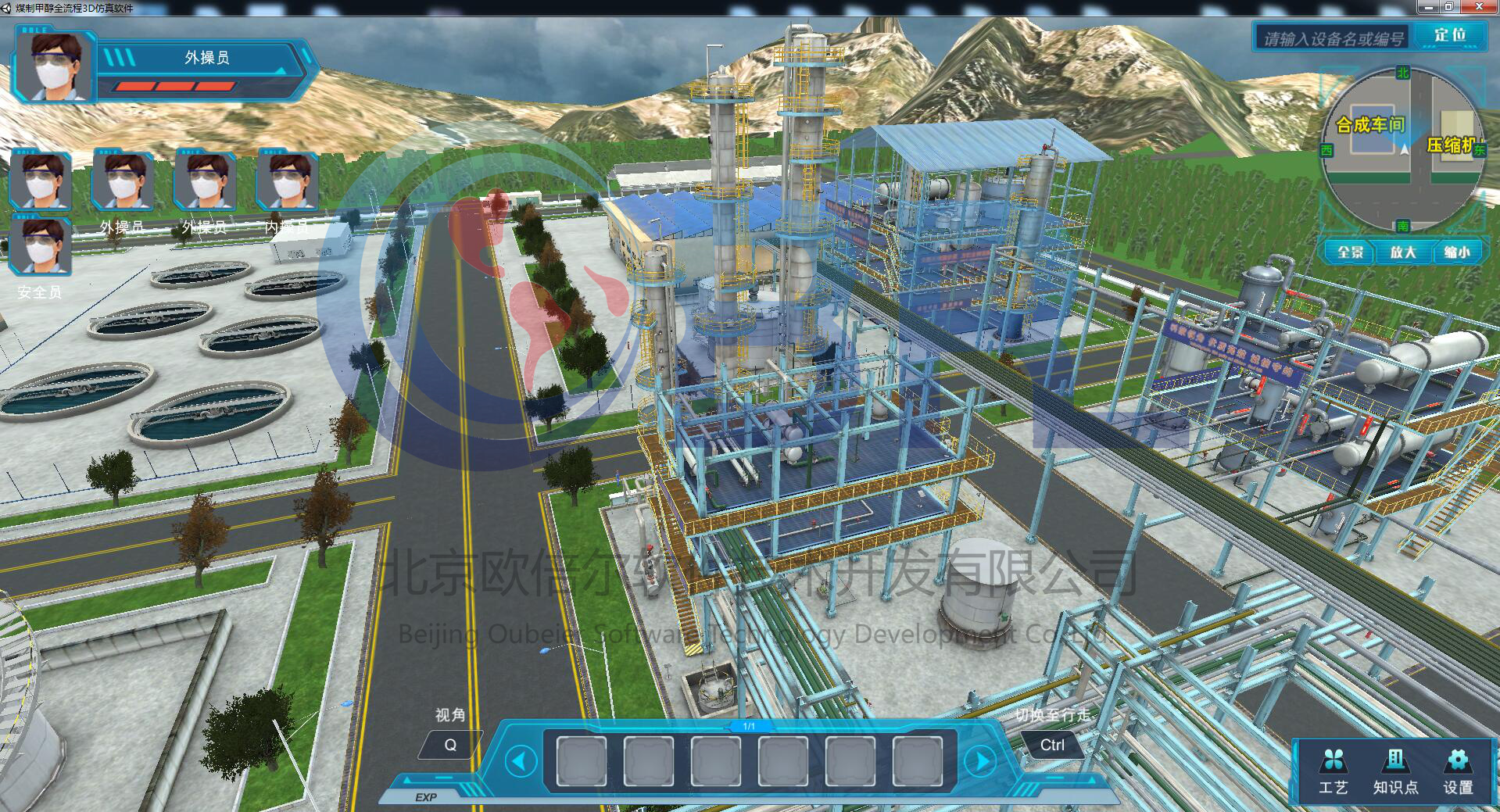This screenshot has width=1500, height=812.
Task: Click the hotbar's left arrow
Action: pyautogui.click(x=521, y=760)
